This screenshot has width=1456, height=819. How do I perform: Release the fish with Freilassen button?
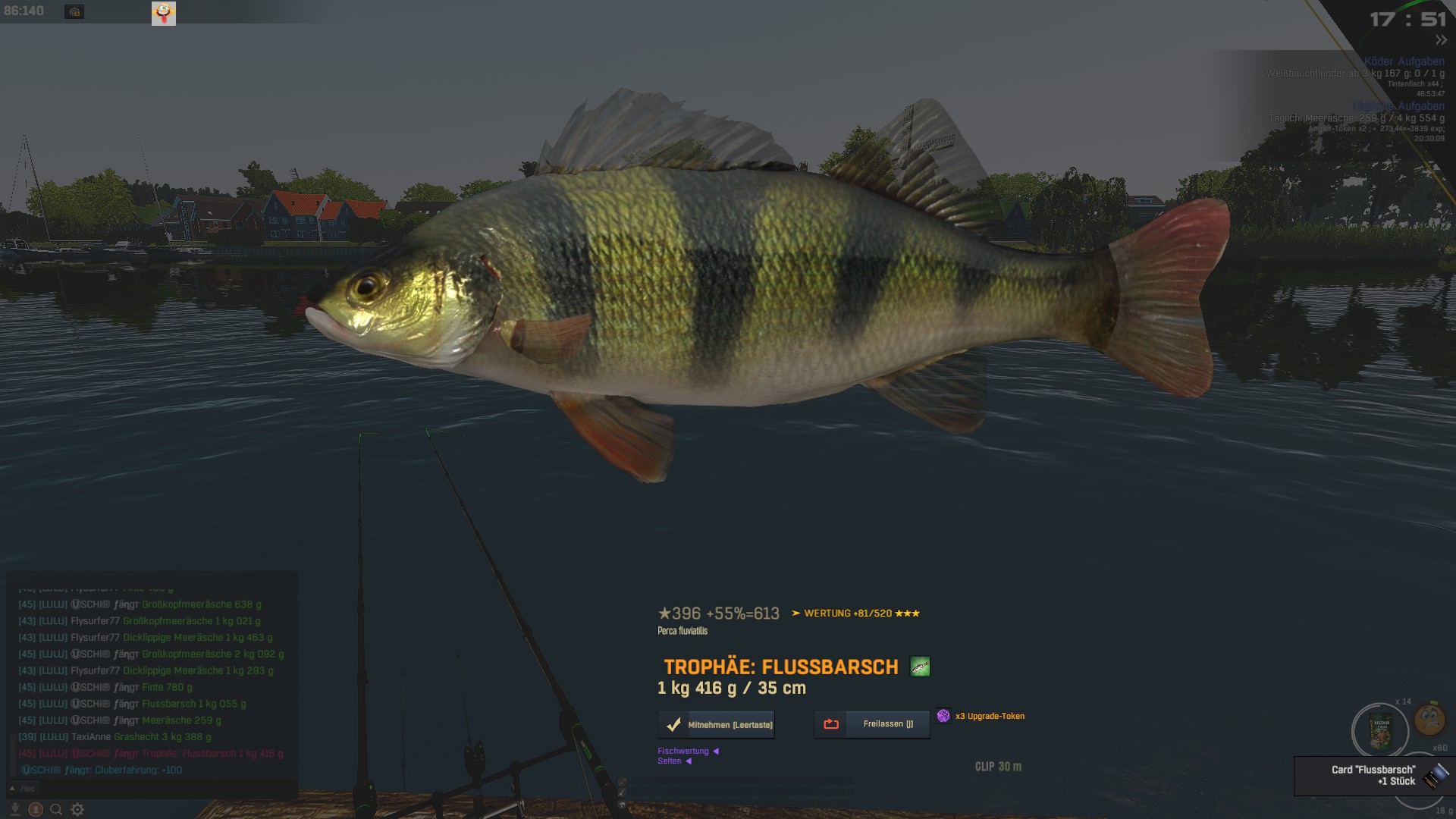tap(872, 724)
